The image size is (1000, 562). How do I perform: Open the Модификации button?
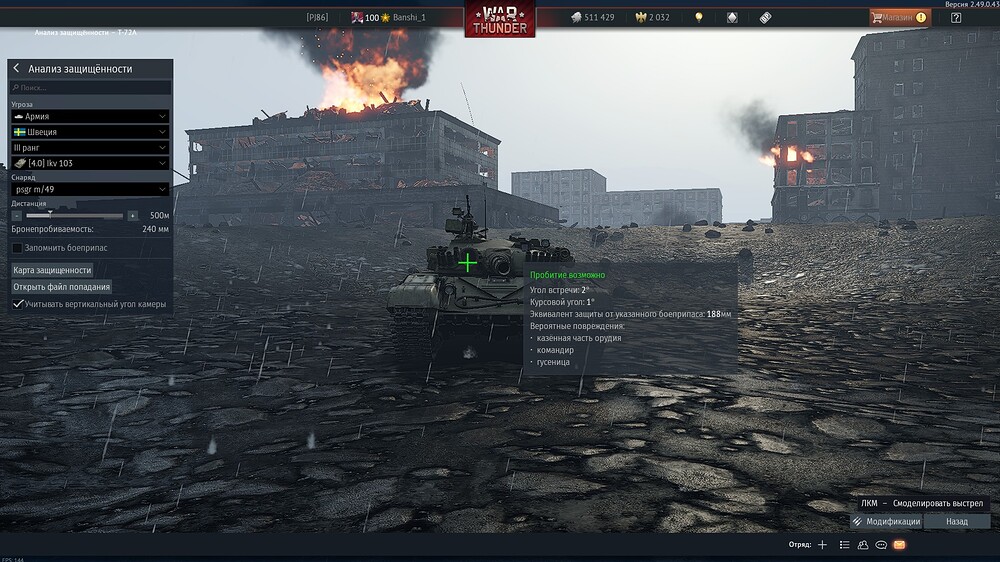886,521
